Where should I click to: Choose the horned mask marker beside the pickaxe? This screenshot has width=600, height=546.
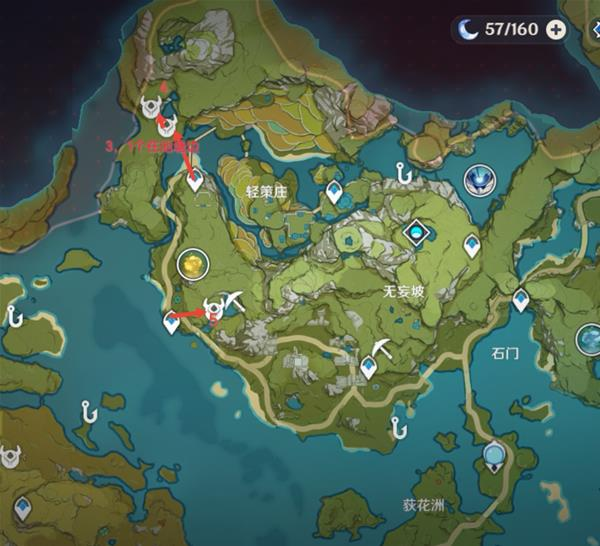coord(213,307)
